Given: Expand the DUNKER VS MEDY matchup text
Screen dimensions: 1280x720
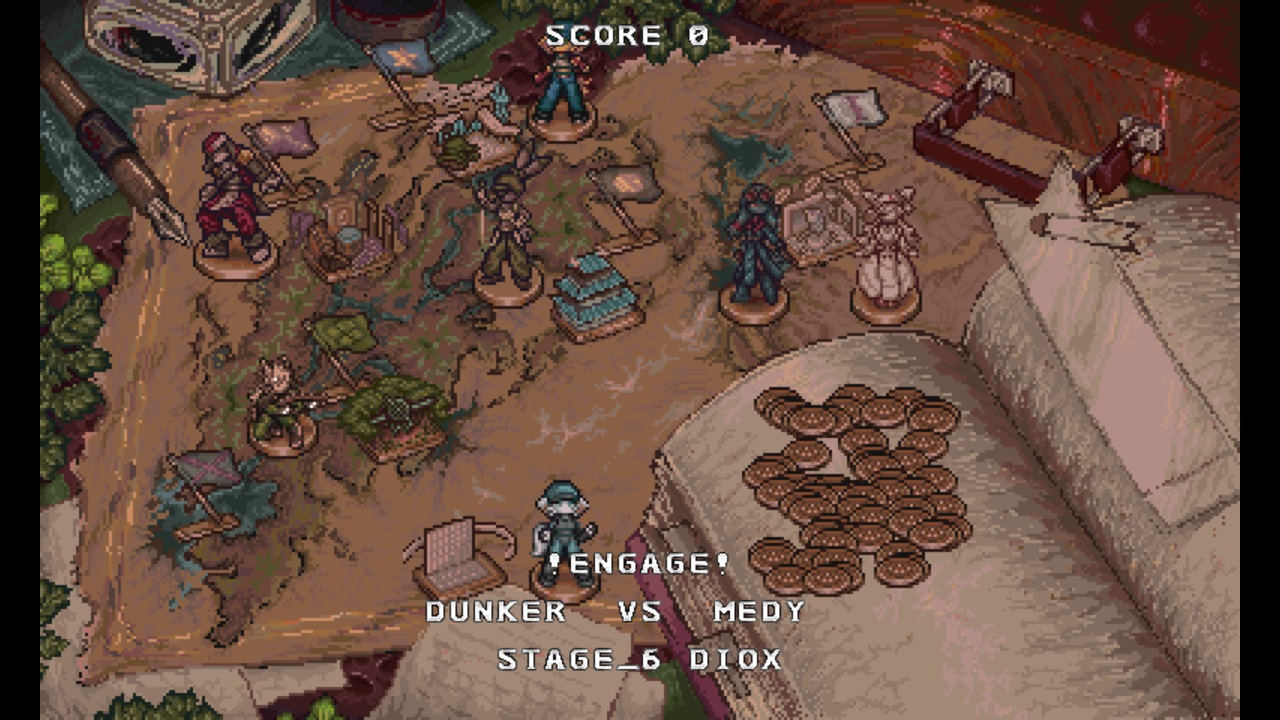Looking at the screenshot, I should pyautogui.click(x=613, y=611).
